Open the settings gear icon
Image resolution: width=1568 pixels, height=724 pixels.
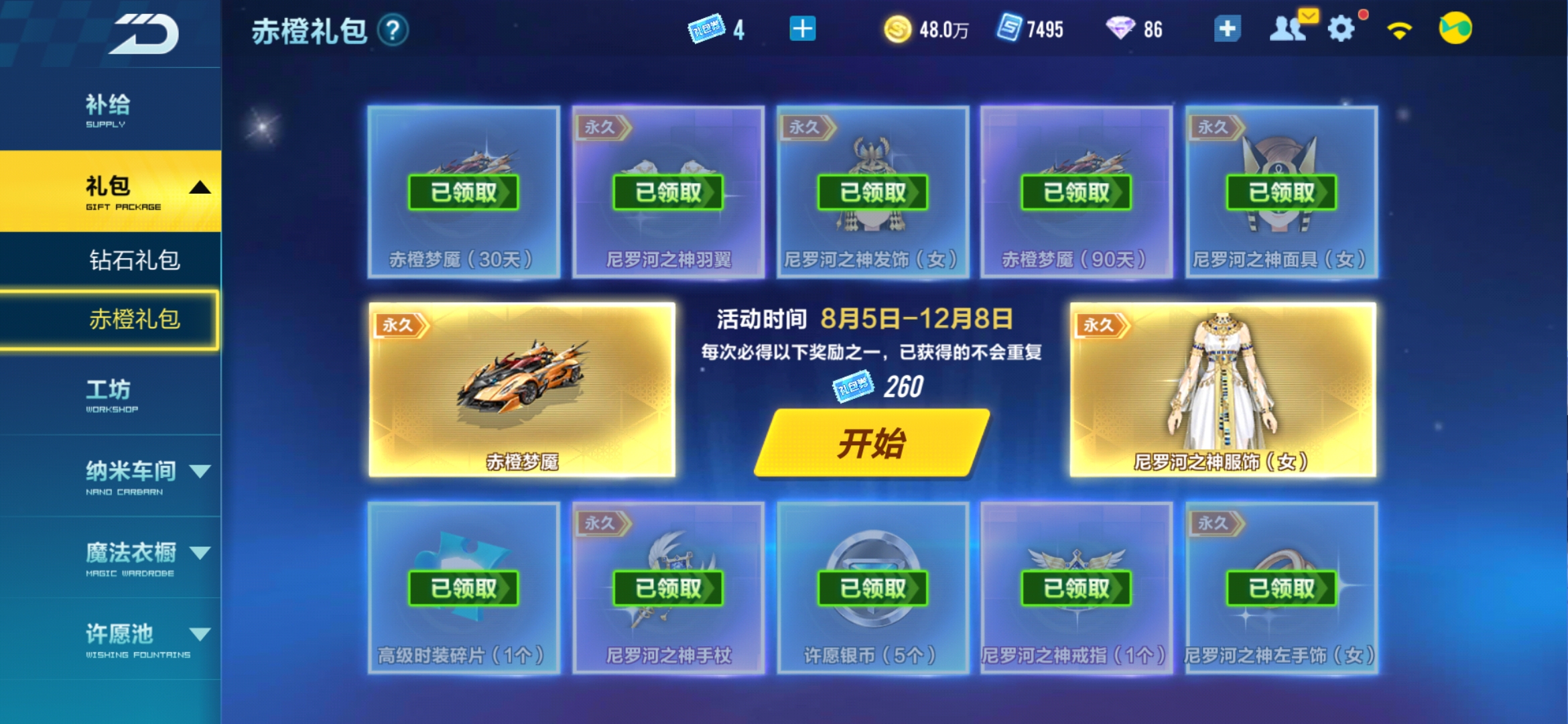click(x=1340, y=29)
